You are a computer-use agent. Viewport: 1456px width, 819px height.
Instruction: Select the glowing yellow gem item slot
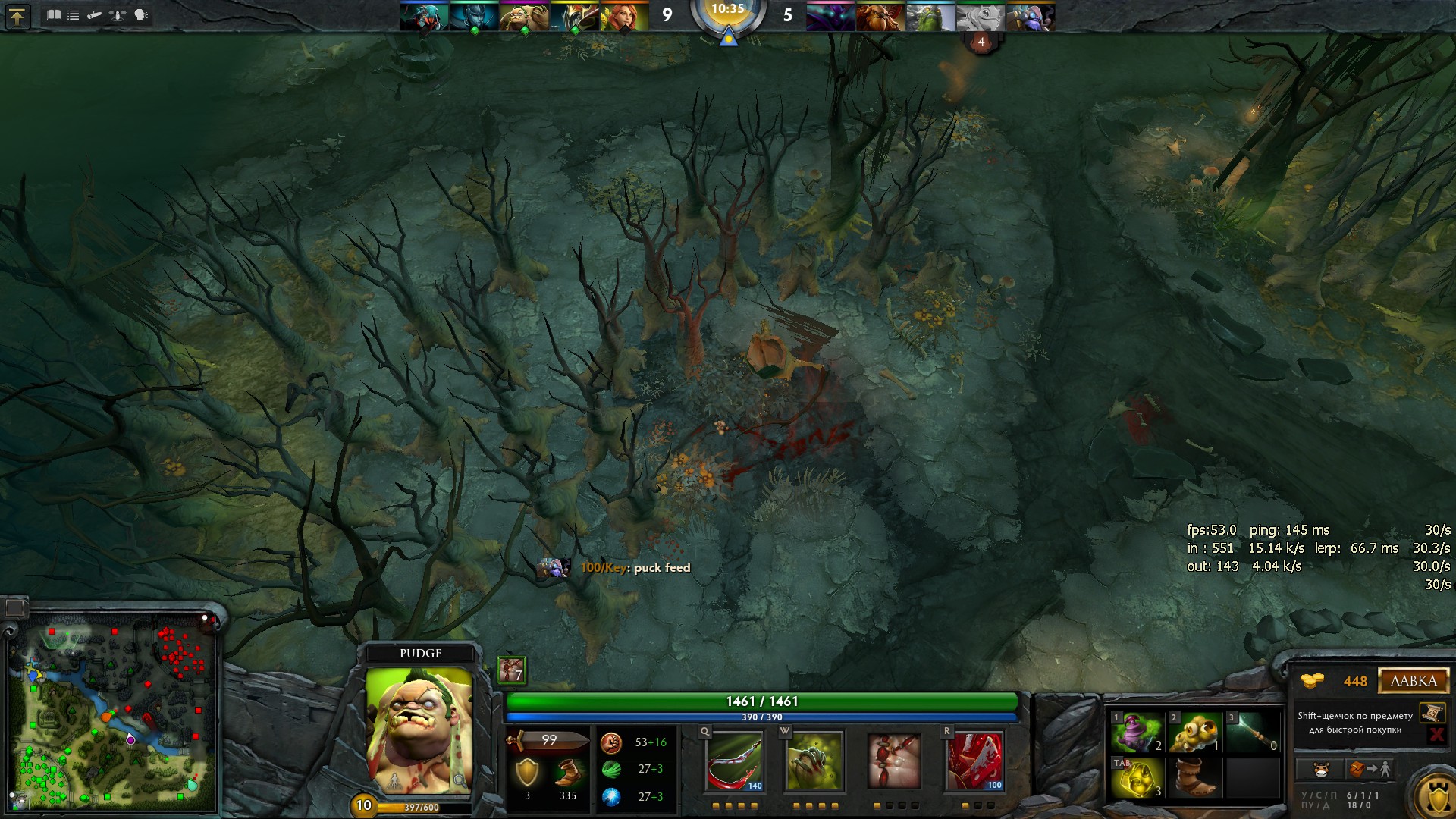(1136, 778)
